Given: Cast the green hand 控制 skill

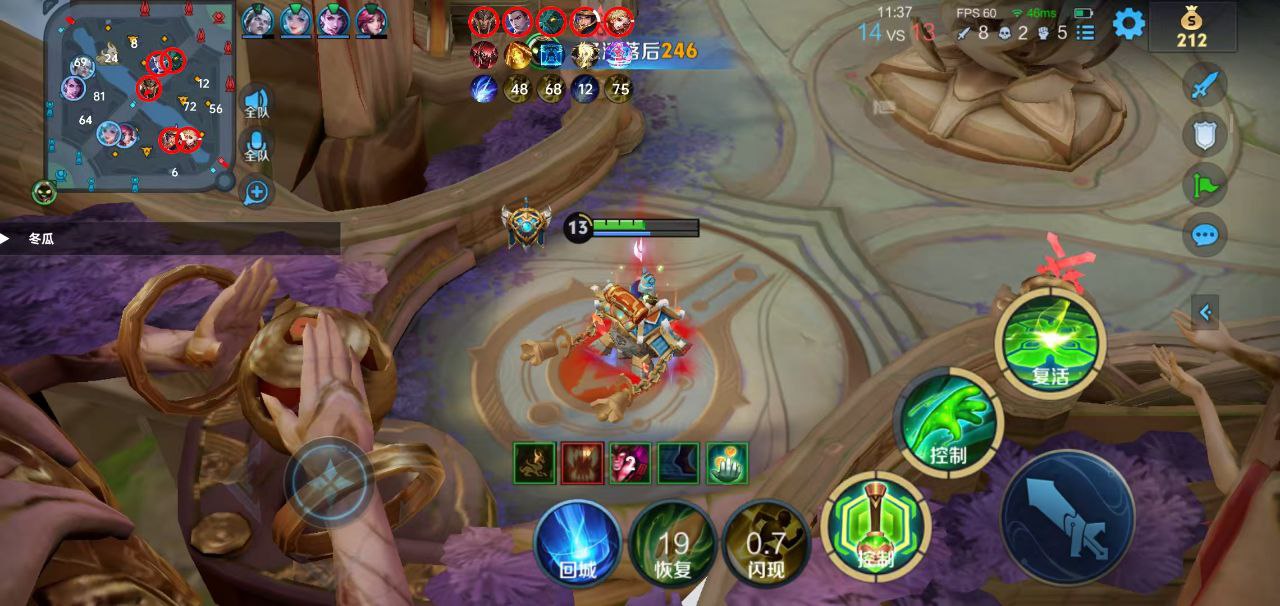Looking at the screenshot, I should click(x=947, y=422).
